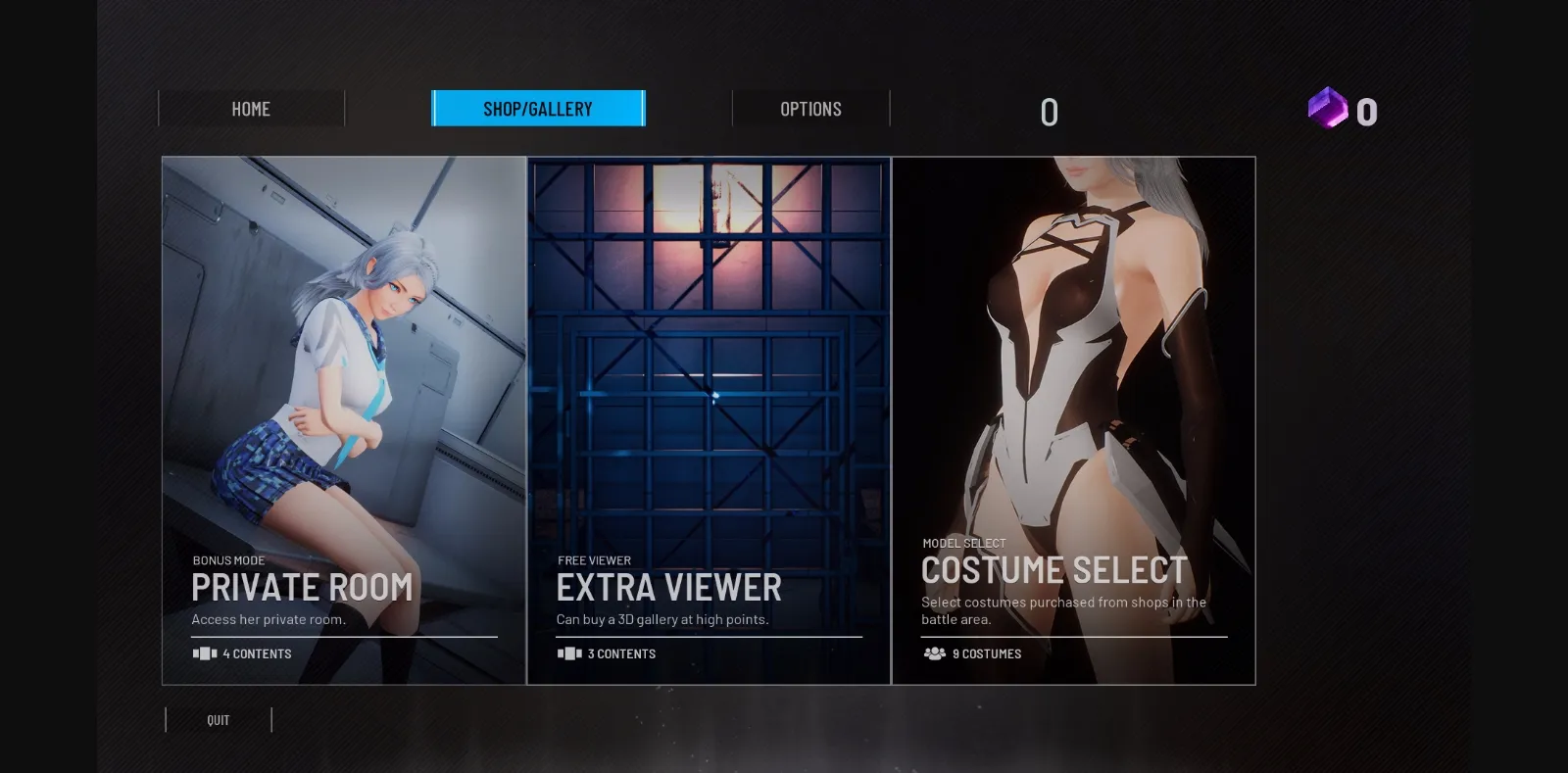Open the Extra Viewer gallery
1568x773 pixels.
668,587
